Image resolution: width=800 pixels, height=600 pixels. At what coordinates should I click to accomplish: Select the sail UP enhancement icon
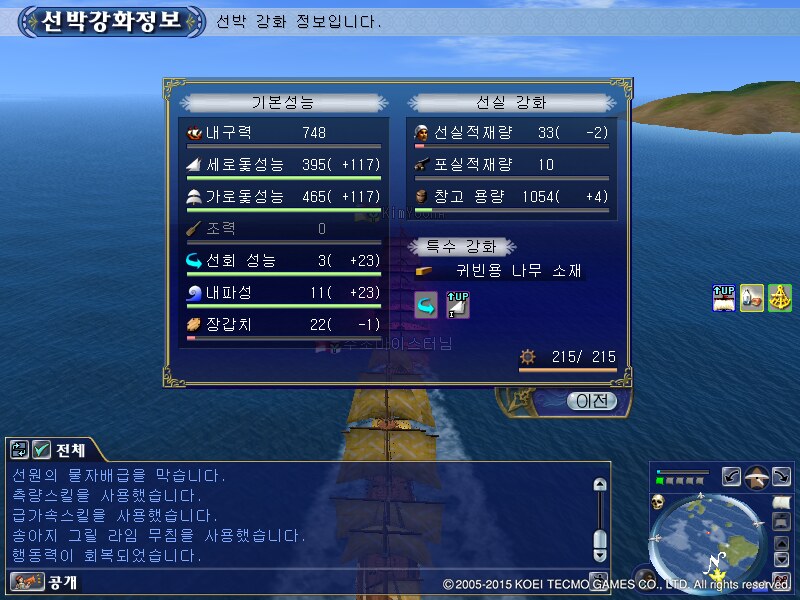click(x=457, y=305)
